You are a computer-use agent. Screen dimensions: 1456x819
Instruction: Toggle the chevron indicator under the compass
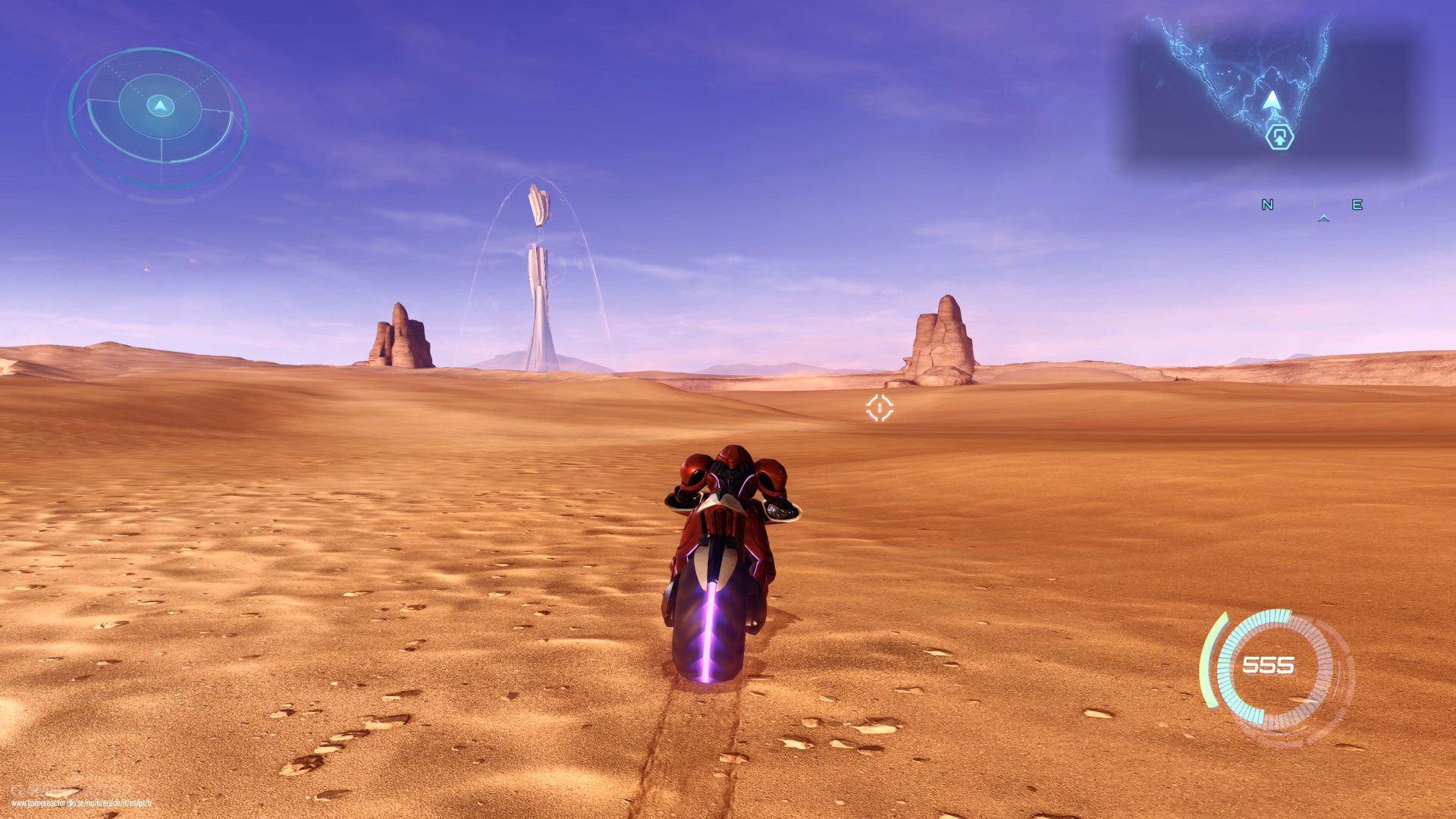1323,219
